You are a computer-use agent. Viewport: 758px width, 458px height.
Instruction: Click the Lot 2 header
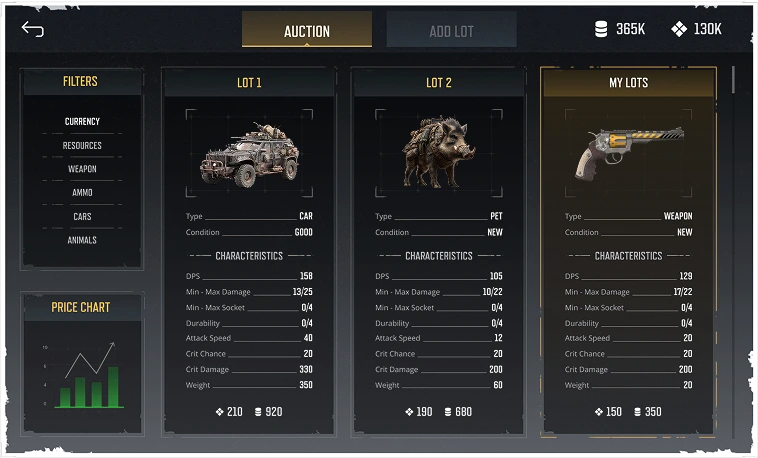pos(438,83)
